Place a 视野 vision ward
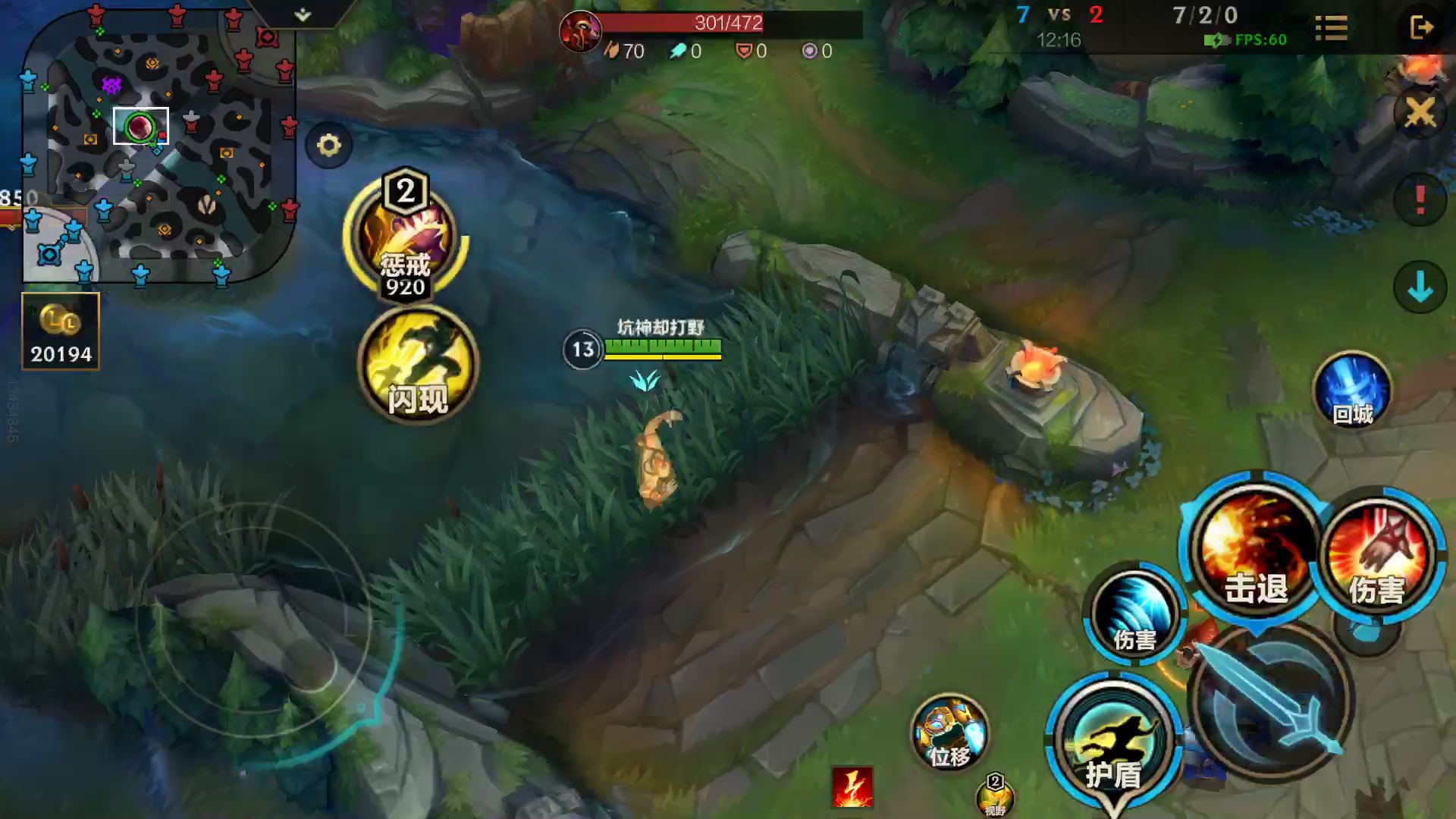1456x819 pixels. point(995,796)
